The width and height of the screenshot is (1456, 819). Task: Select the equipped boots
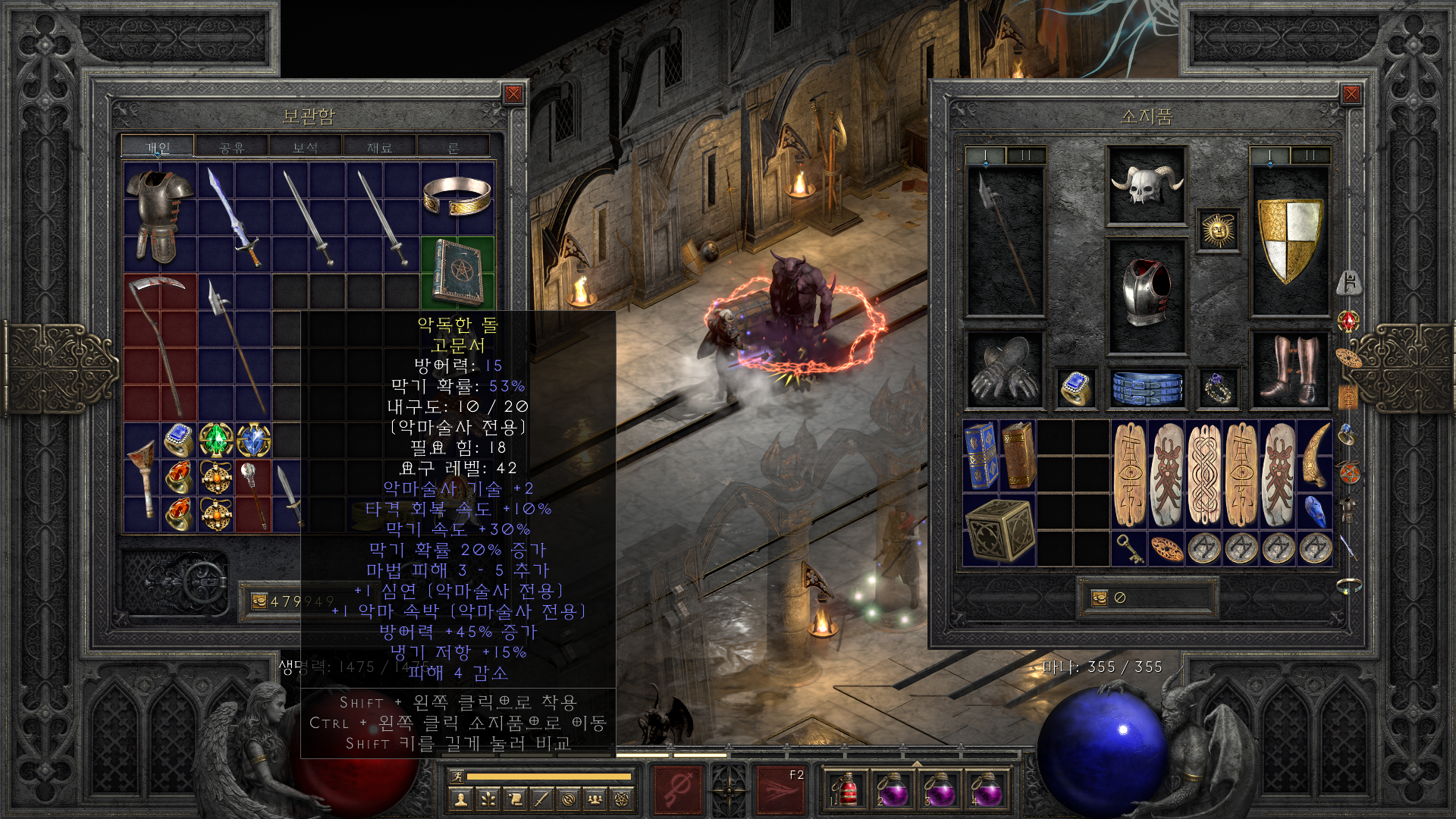(x=1289, y=370)
